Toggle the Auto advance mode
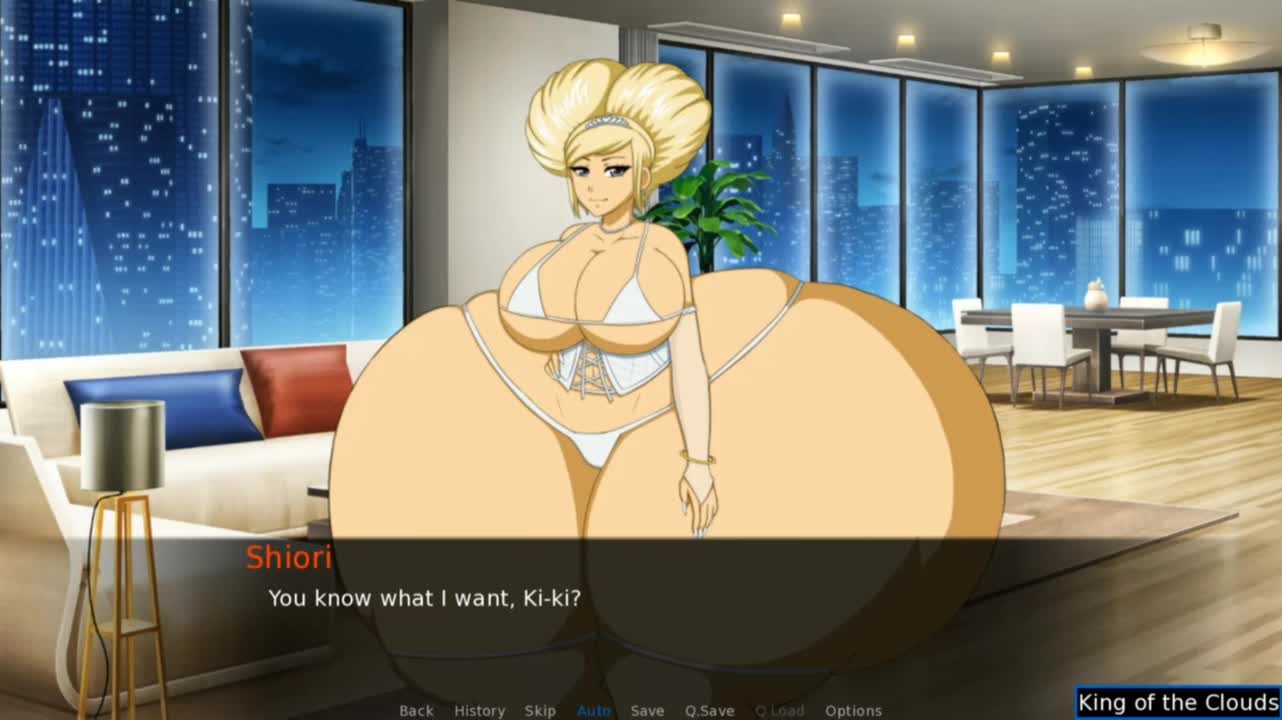 click(x=594, y=711)
